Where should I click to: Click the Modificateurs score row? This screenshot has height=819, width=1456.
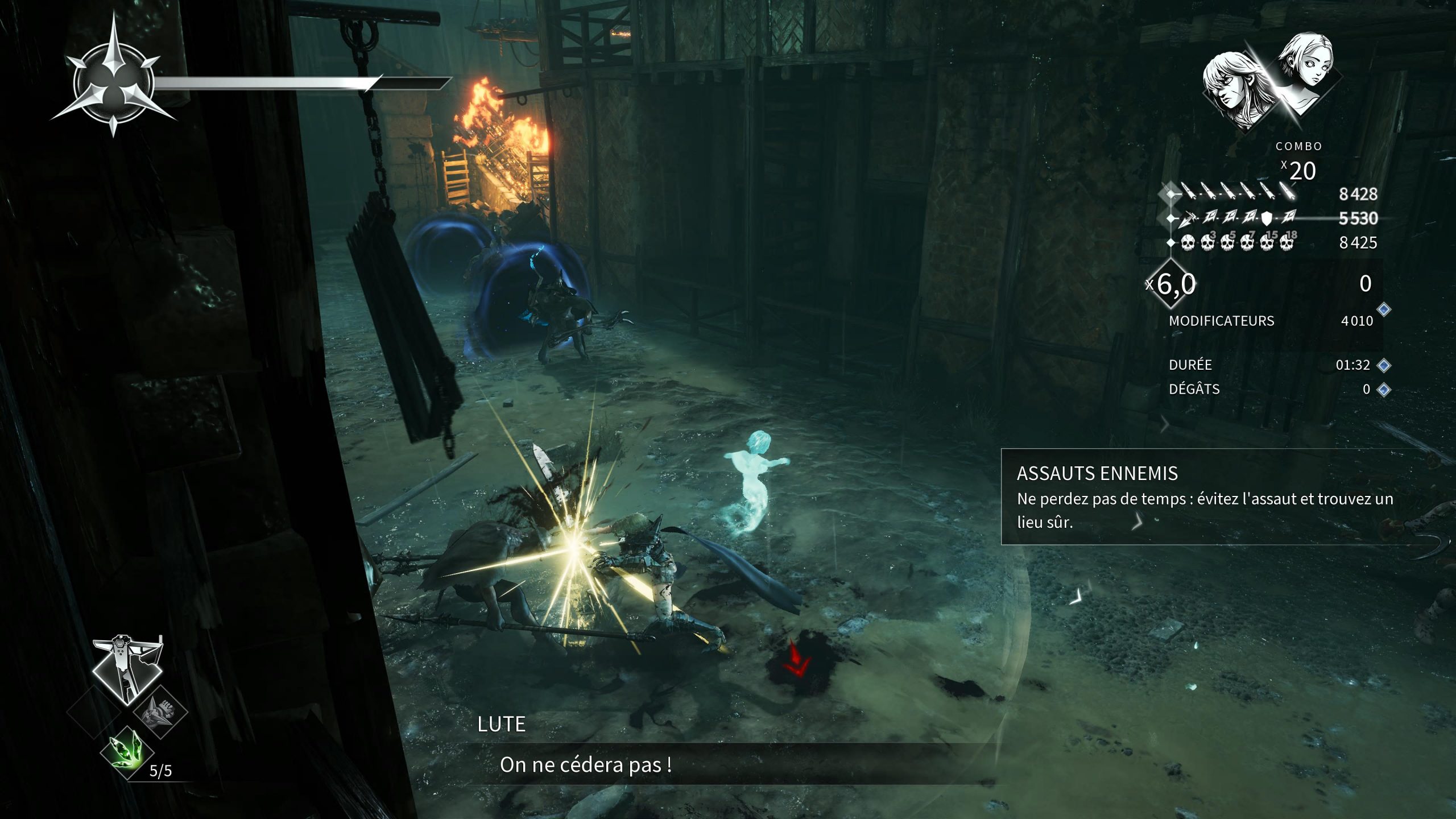1270,321
